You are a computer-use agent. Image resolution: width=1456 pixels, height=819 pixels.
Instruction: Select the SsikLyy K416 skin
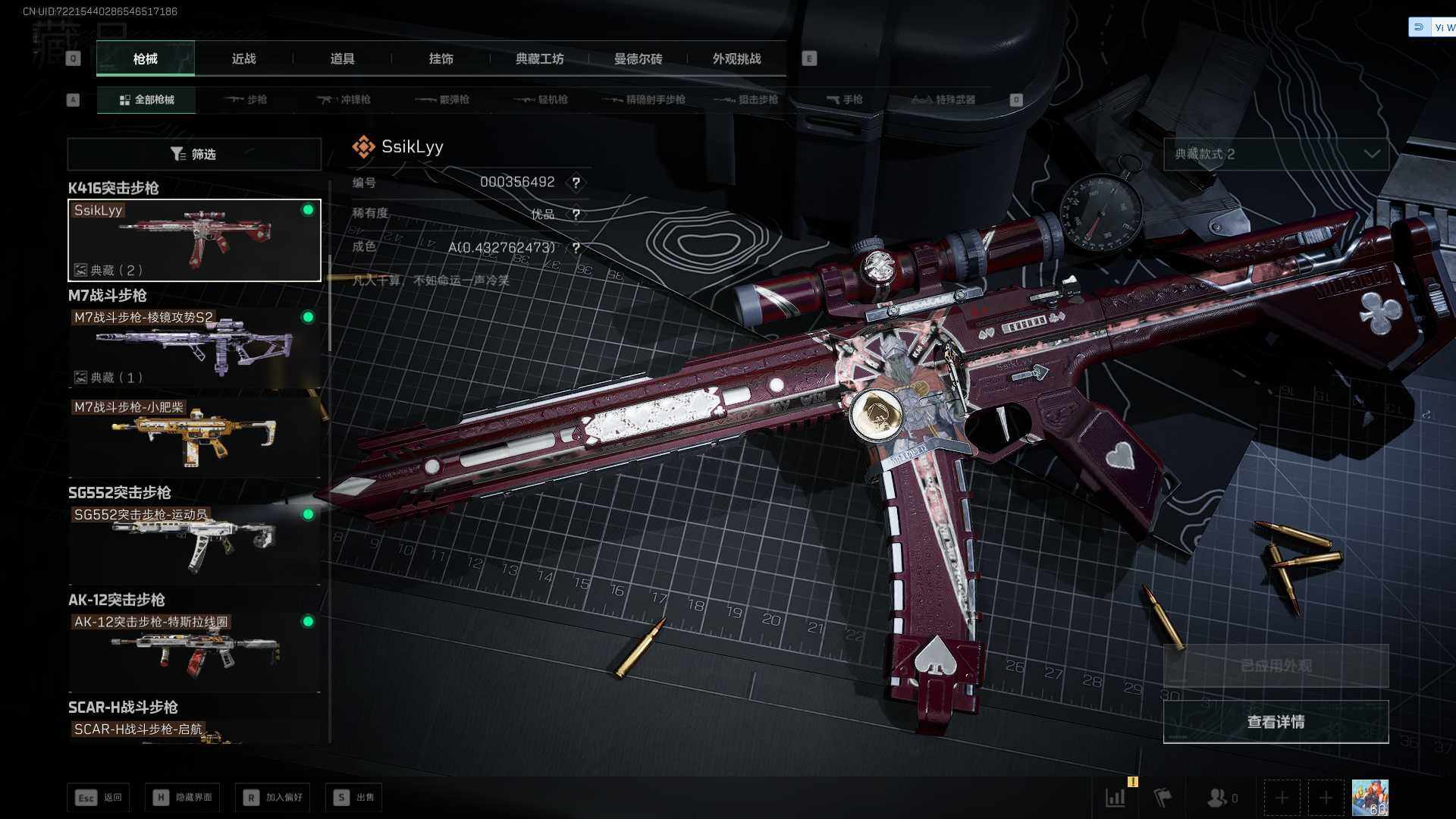[x=194, y=240]
